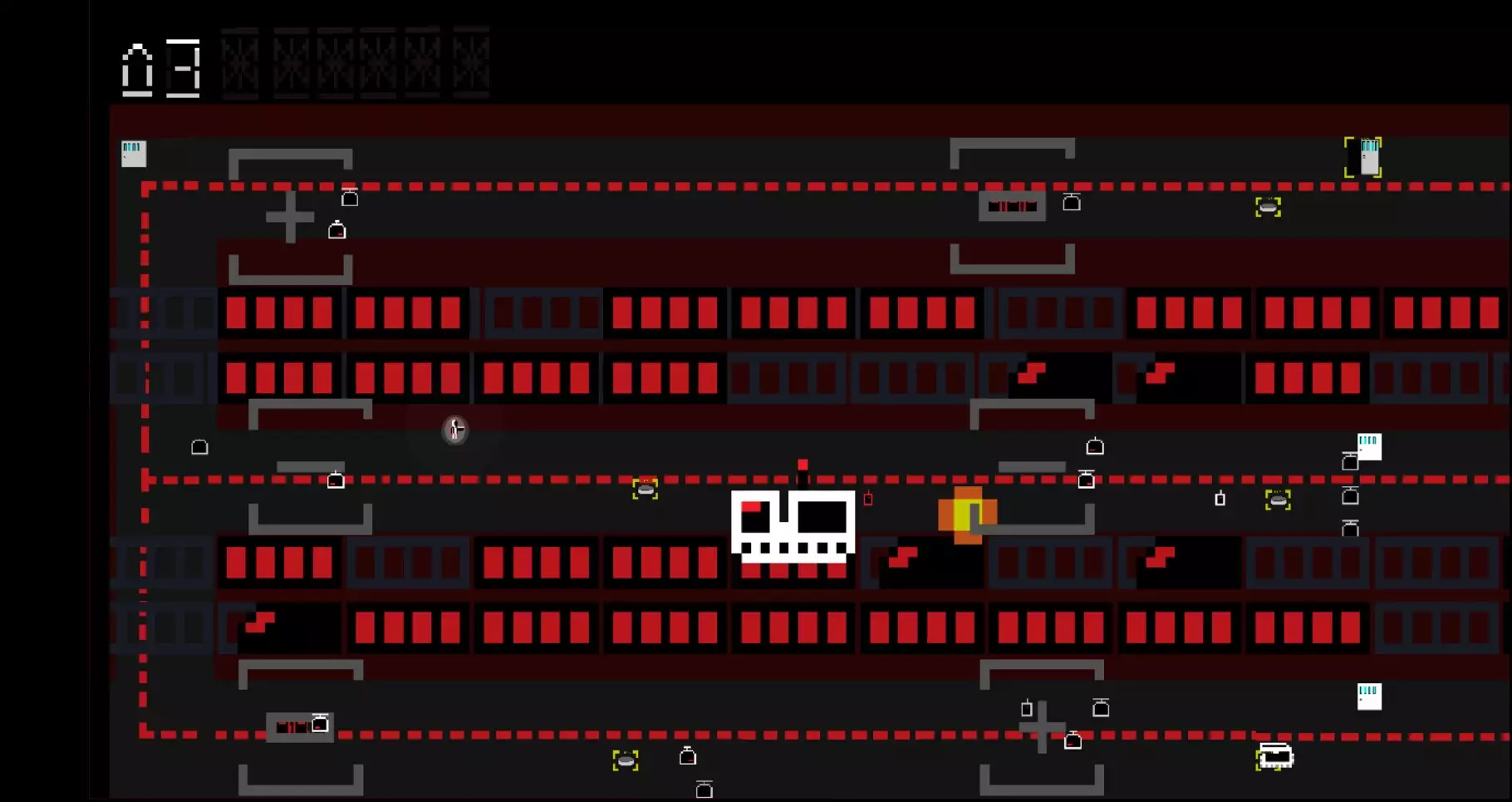The height and width of the screenshot is (802, 1512).
Task: Pick up the knife sprite in the gray circle
Action: (454, 430)
